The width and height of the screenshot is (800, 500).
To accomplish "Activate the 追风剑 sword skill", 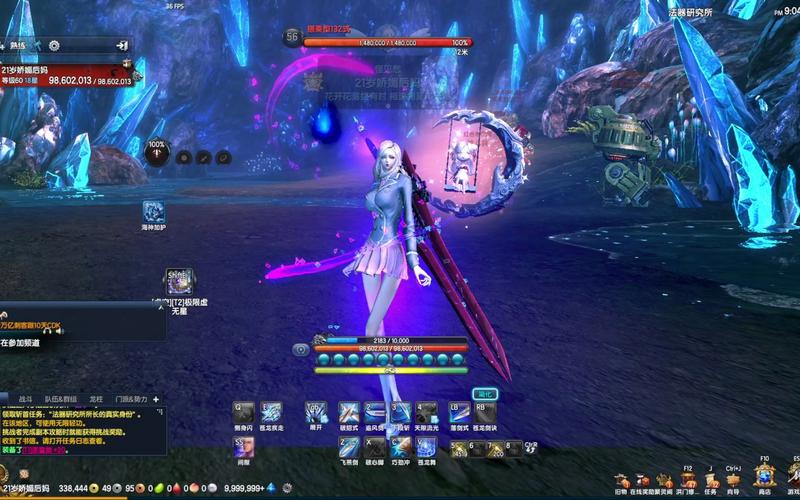I will 374,411.
